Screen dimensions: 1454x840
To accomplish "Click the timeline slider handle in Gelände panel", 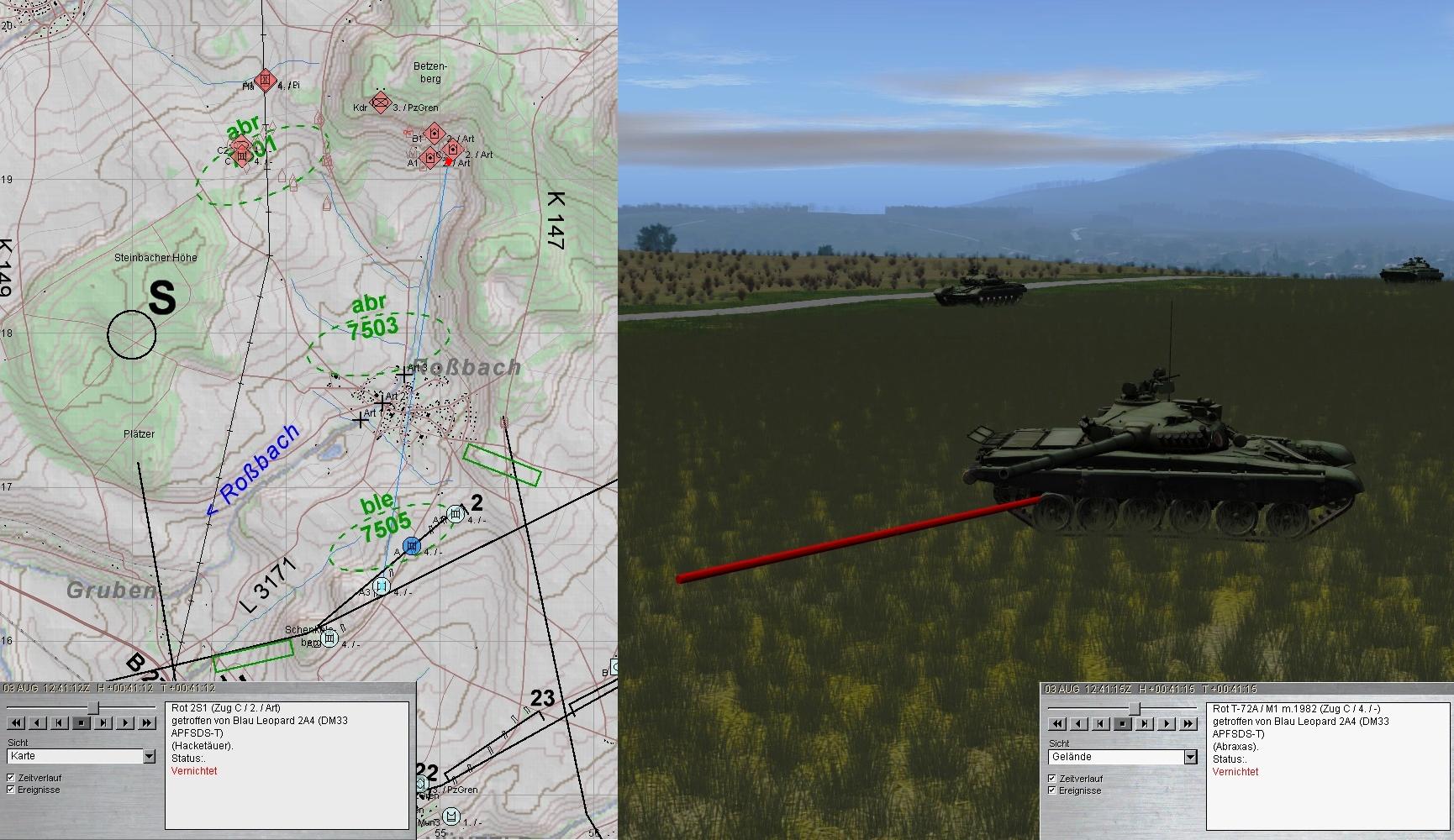I will click(1134, 709).
